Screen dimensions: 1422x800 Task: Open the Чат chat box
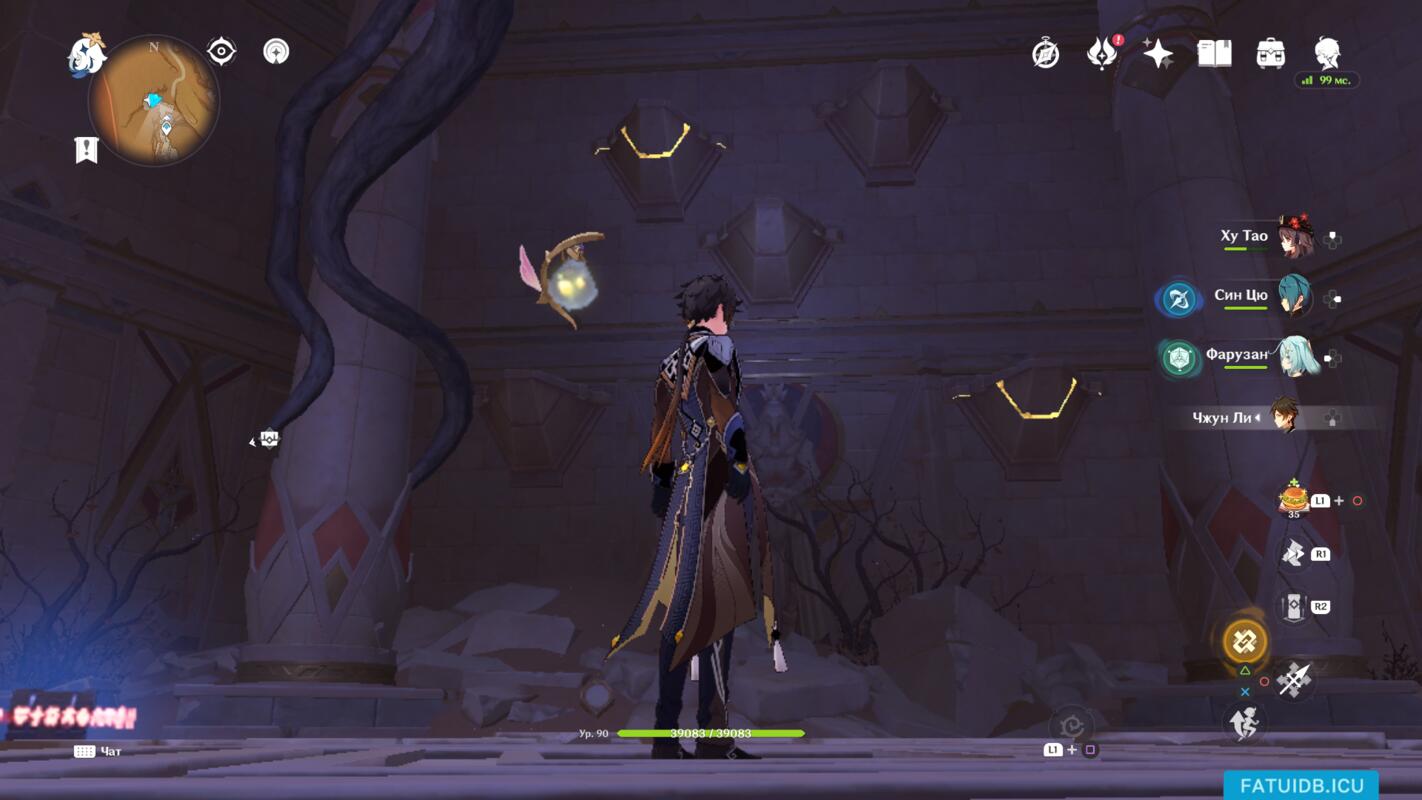point(98,751)
